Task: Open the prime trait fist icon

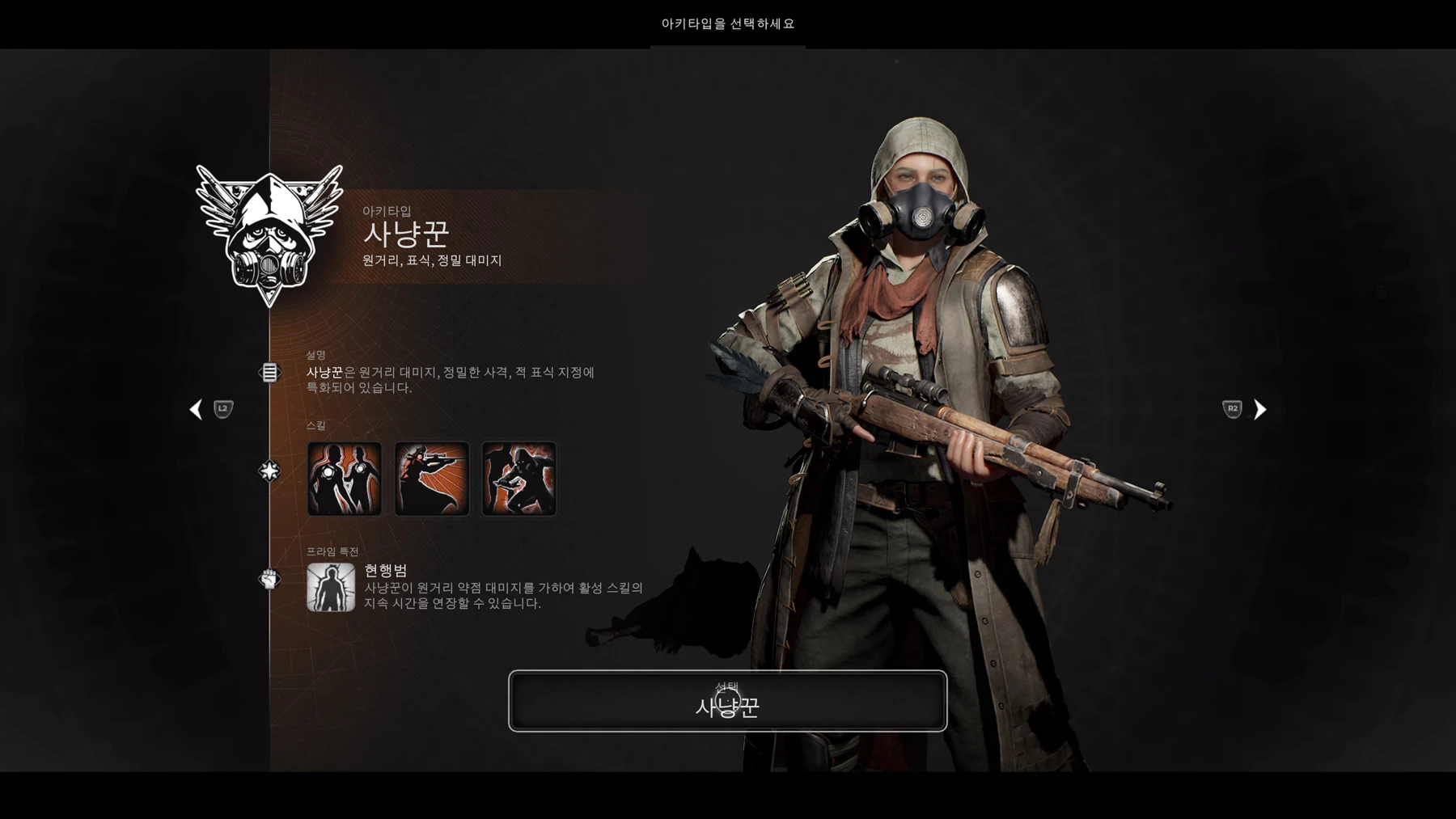Action: 269,579
